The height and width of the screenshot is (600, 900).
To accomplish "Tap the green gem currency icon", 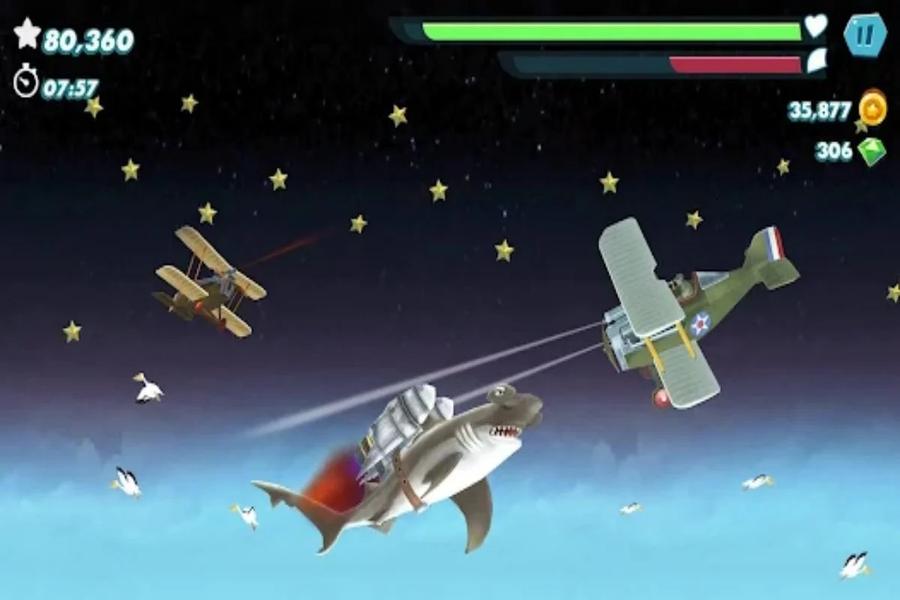I will [871, 152].
